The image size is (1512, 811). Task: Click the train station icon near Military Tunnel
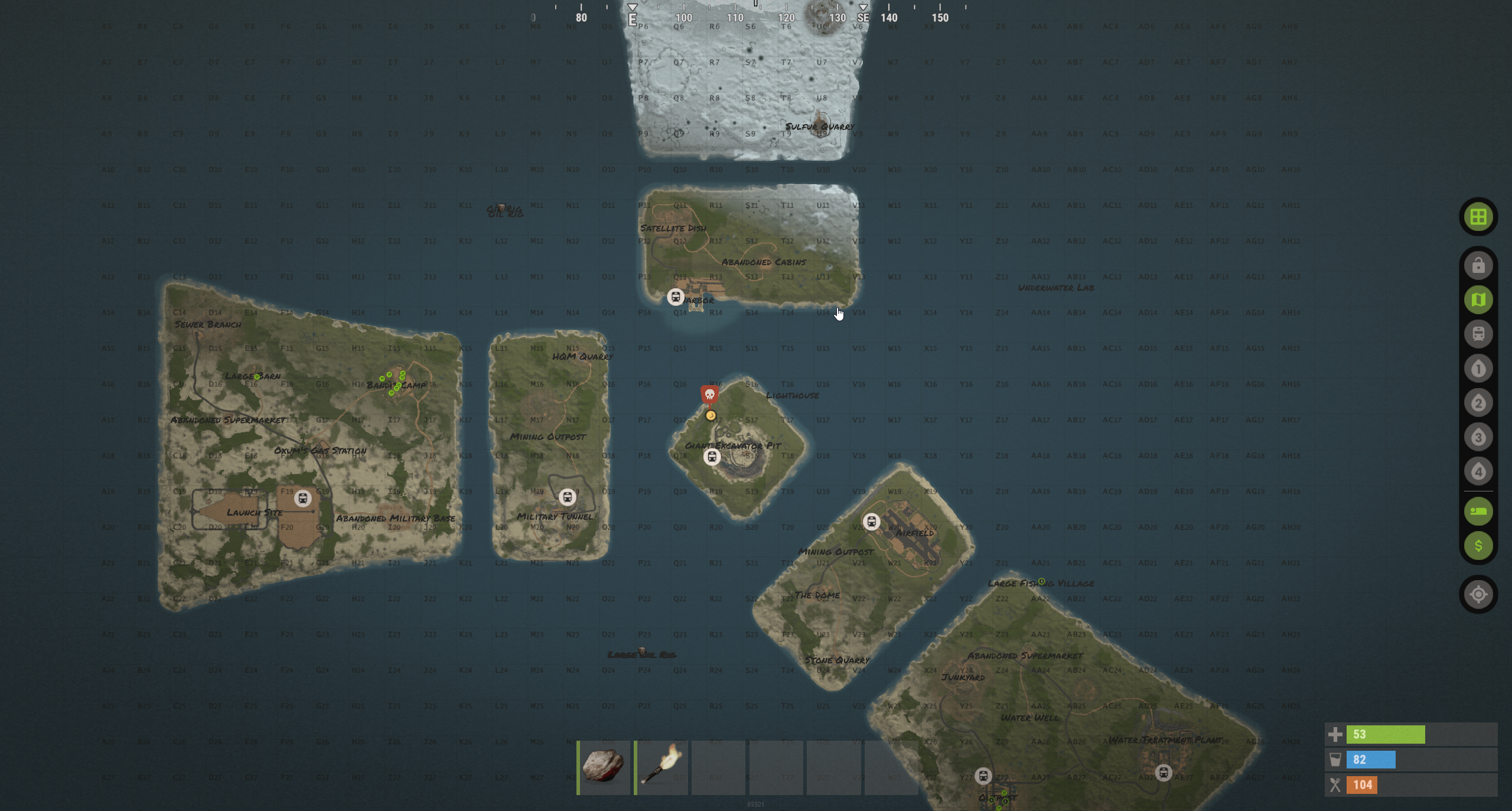[x=568, y=497]
